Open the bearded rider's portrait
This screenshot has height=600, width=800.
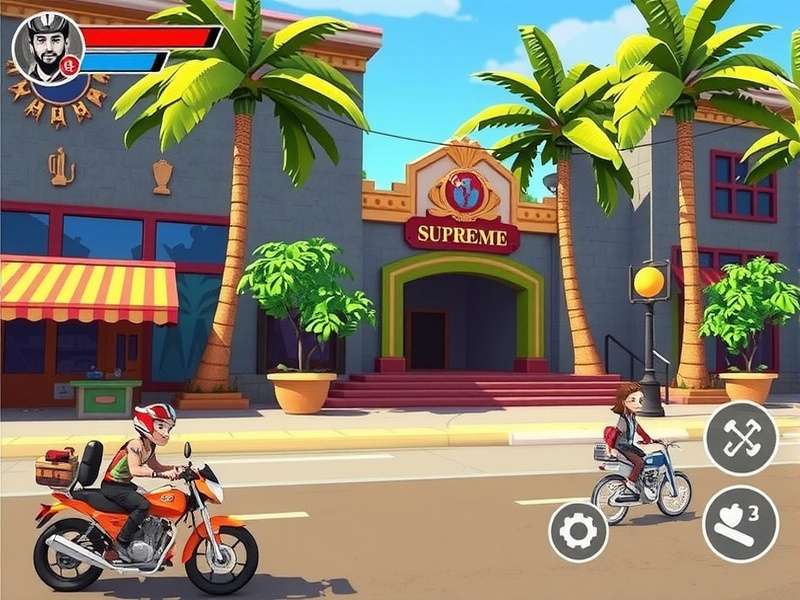click(47, 47)
